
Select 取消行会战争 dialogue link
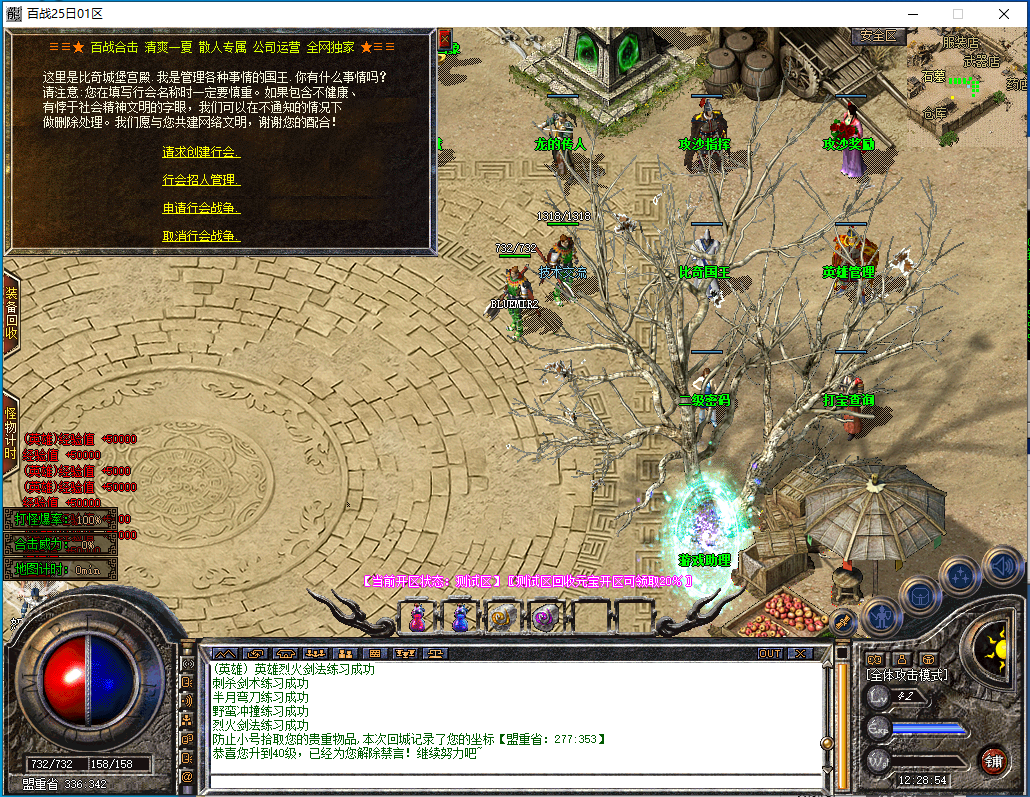coord(199,236)
